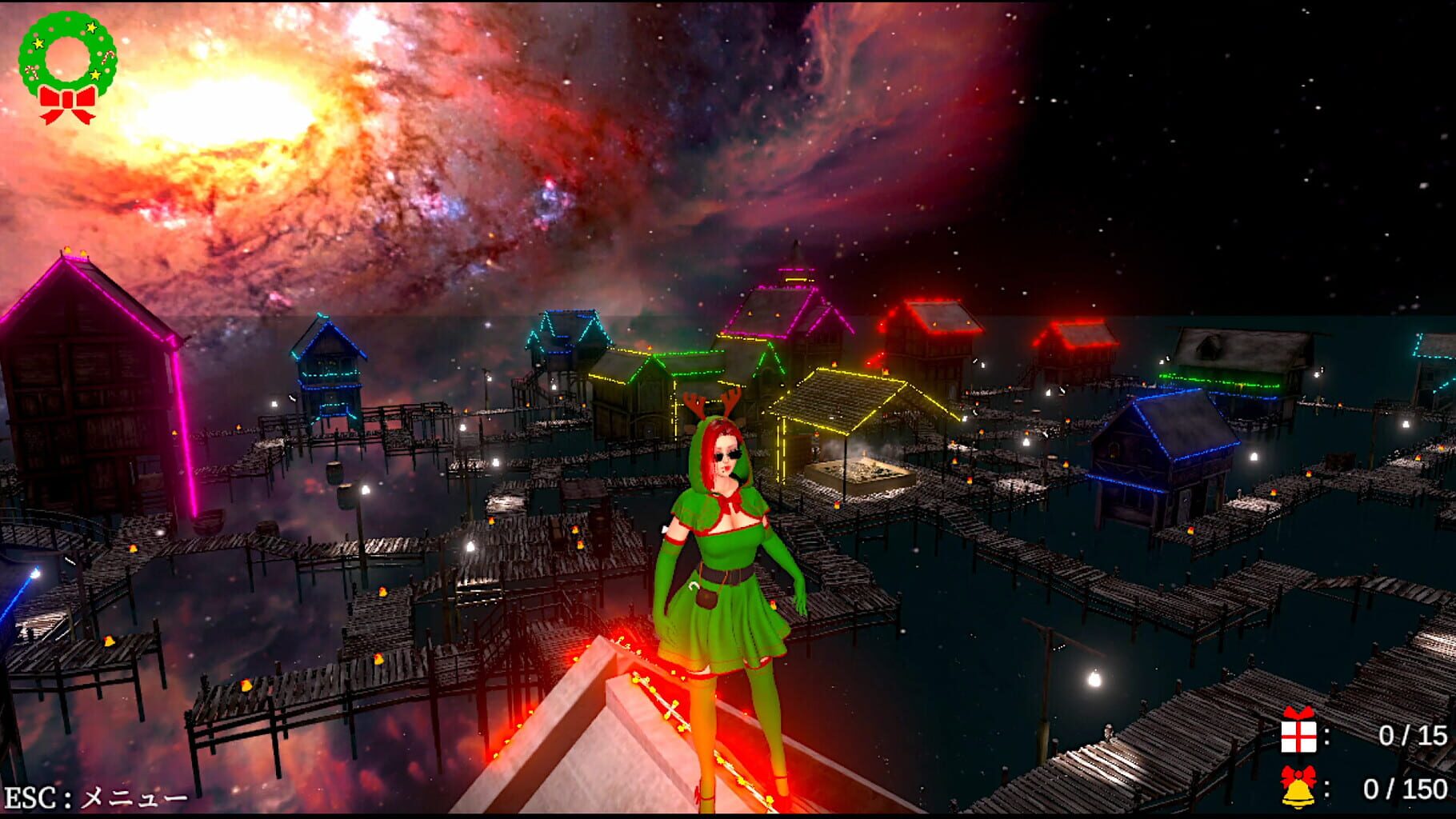The height and width of the screenshot is (819, 1456).
Task: Click the red bow above the bell icon
Action: pyautogui.click(x=1298, y=774)
